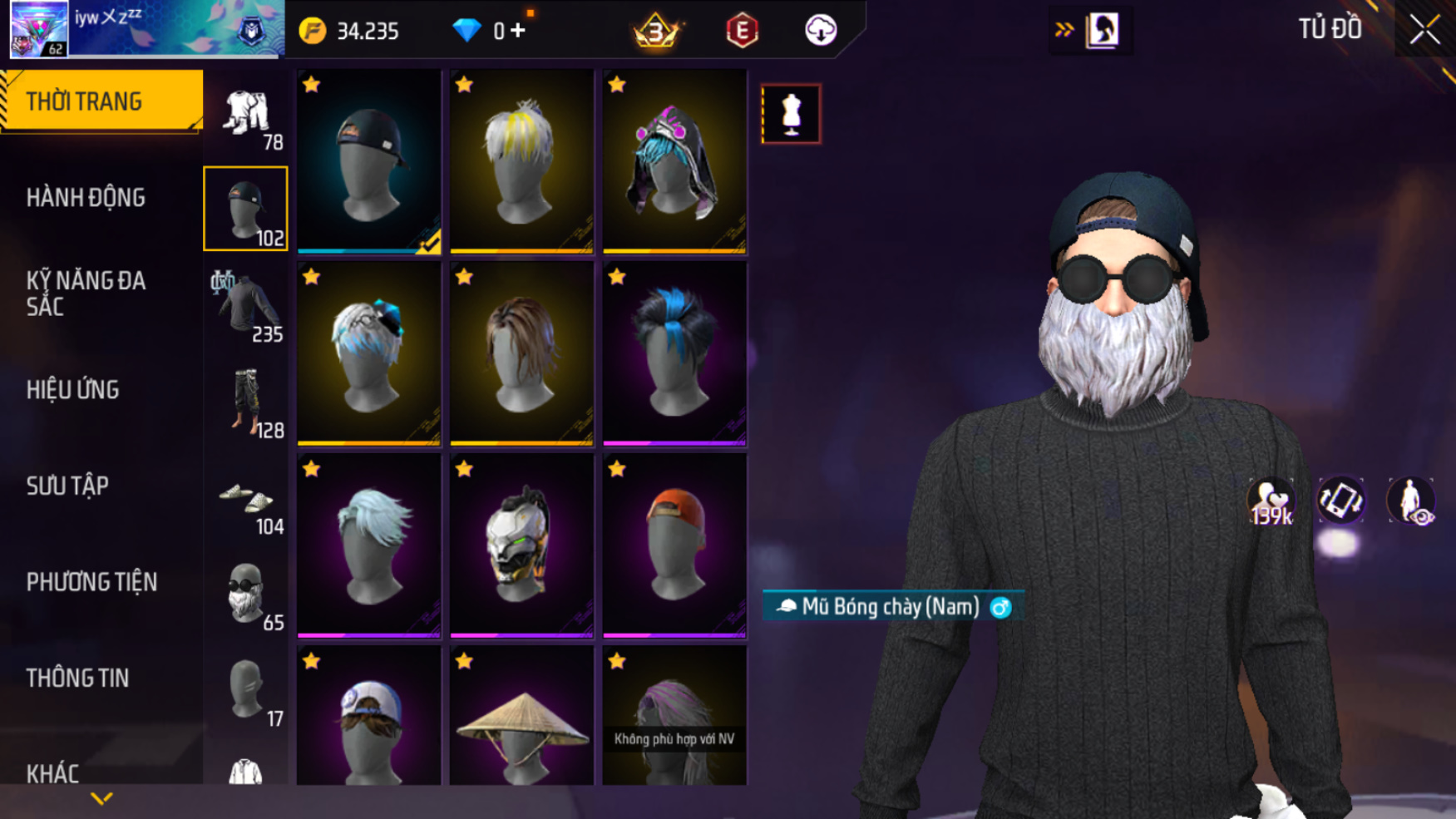Image resolution: width=1456 pixels, height=819 pixels.
Task: Select the outfit sets category showing 78
Action: [247, 115]
